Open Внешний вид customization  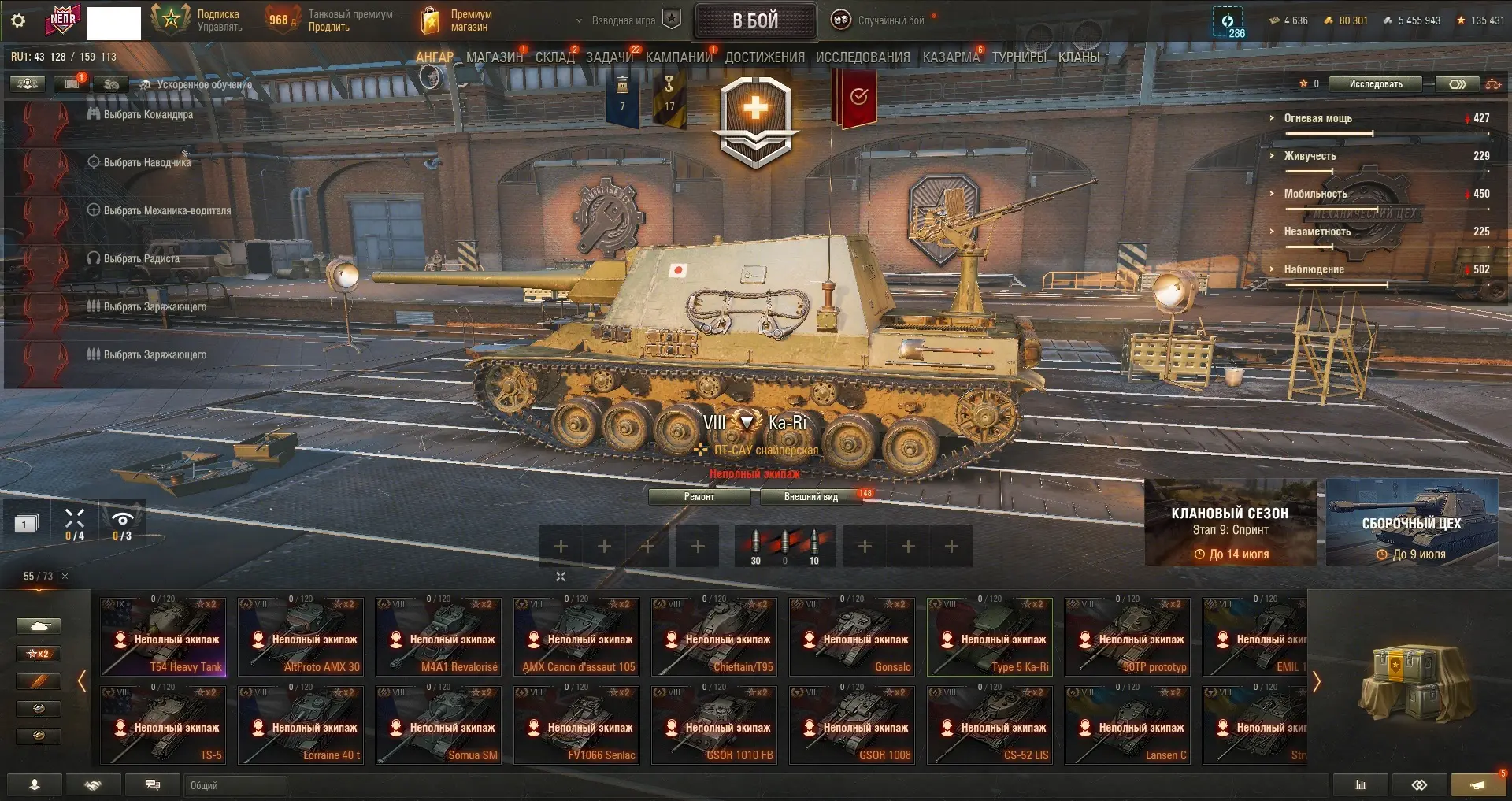[x=810, y=497]
